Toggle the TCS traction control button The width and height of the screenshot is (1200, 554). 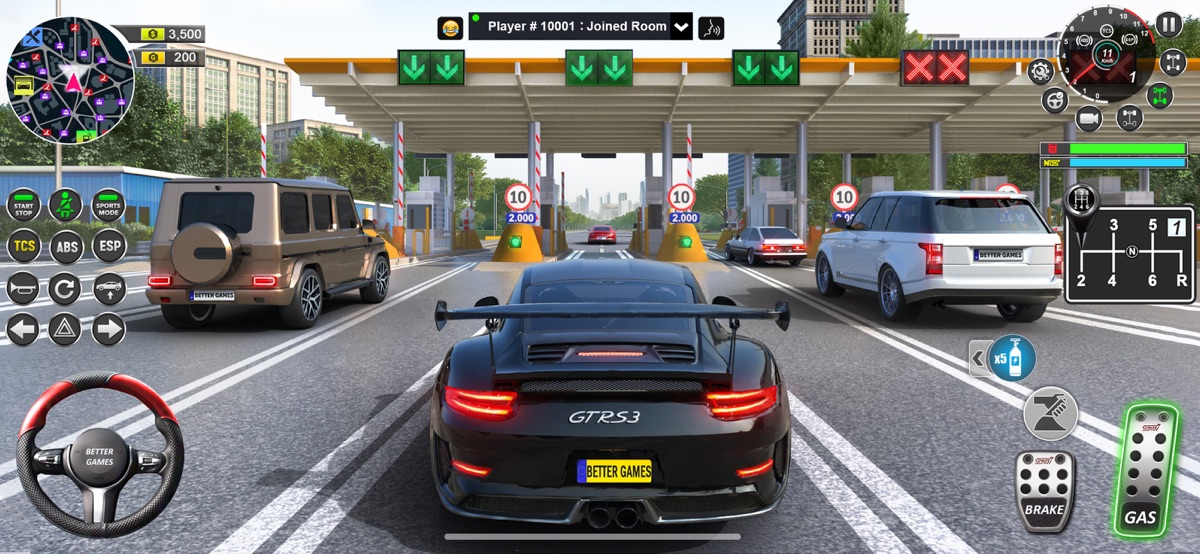tap(22, 246)
